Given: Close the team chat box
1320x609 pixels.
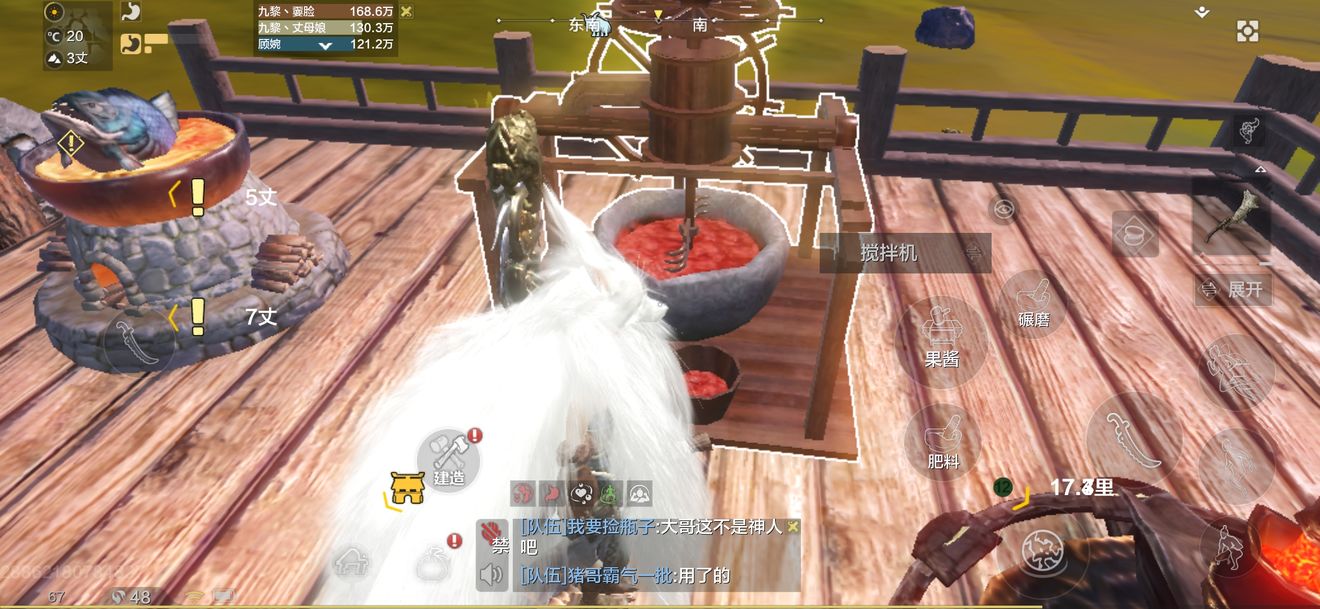Looking at the screenshot, I should [x=793, y=526].
